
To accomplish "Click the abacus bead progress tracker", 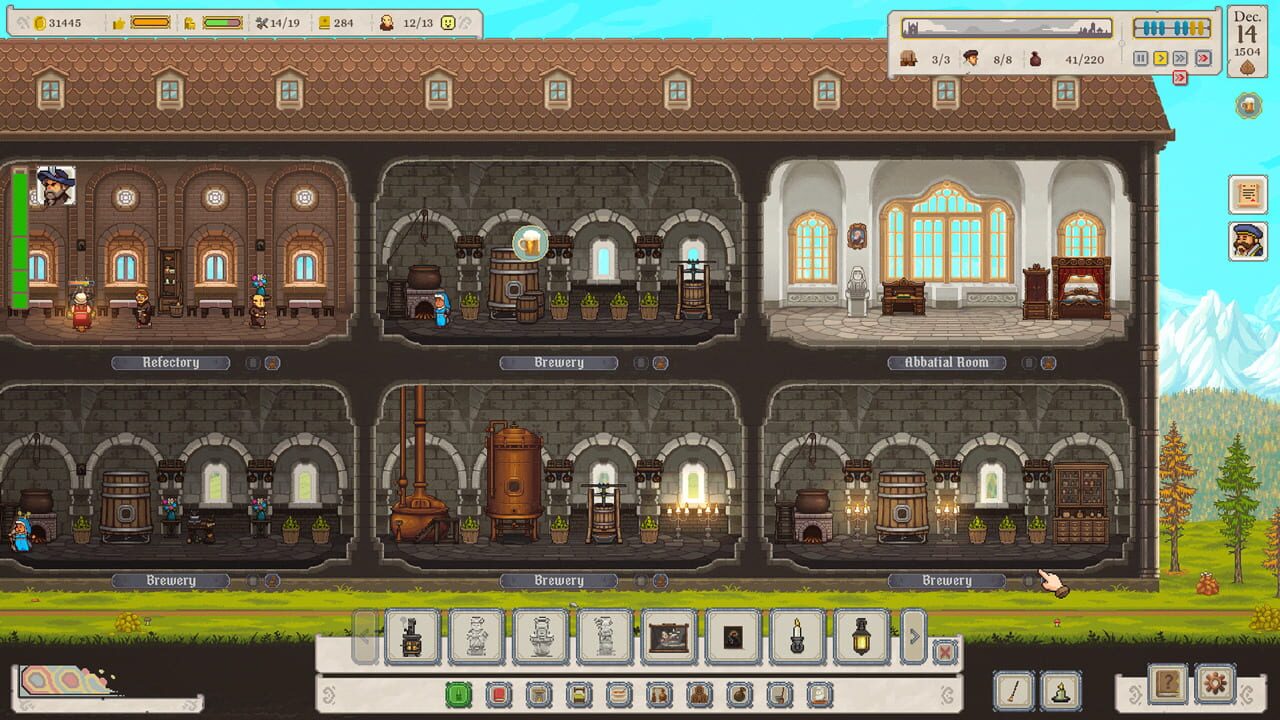I will point(1172,27).
